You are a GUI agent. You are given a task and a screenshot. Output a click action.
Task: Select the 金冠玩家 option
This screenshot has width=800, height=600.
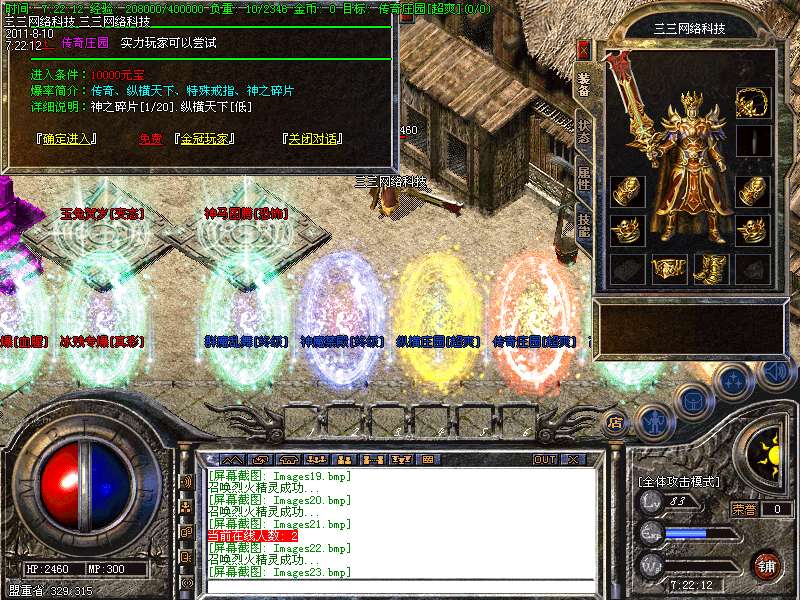coord(212,139)
